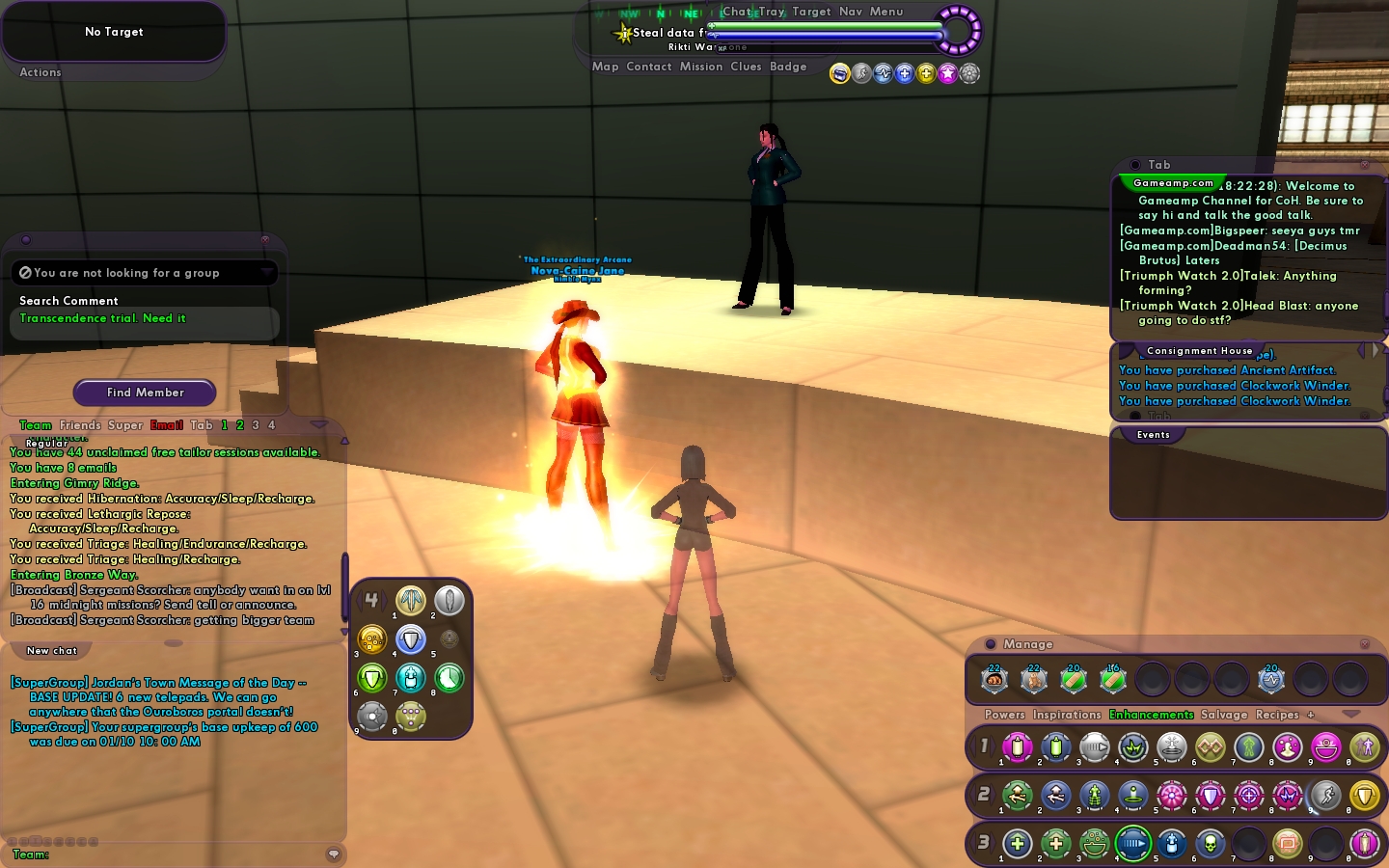Switch to the Friends tab

click(80, 425)
